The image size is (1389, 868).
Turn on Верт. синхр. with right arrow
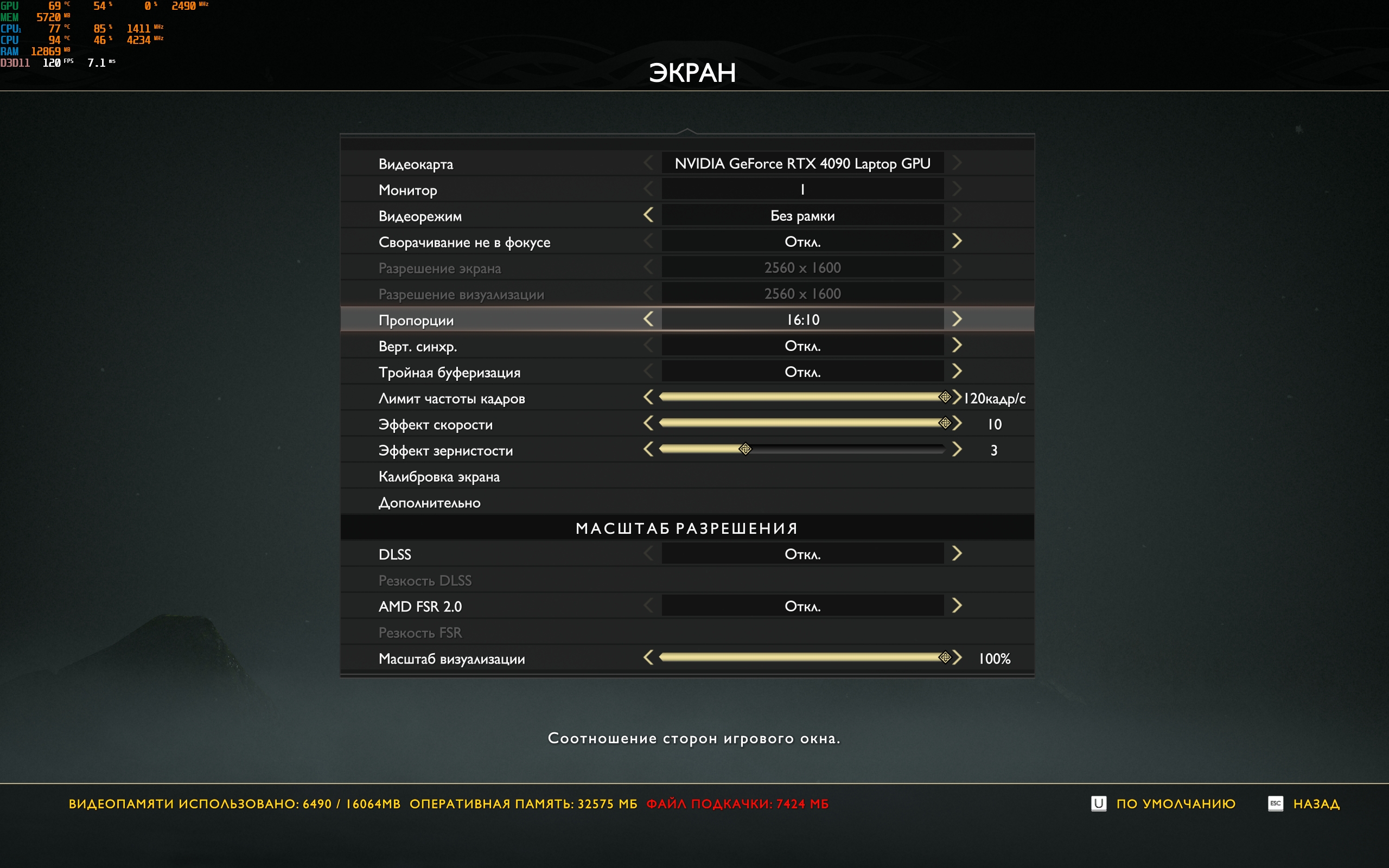point(956,345)
